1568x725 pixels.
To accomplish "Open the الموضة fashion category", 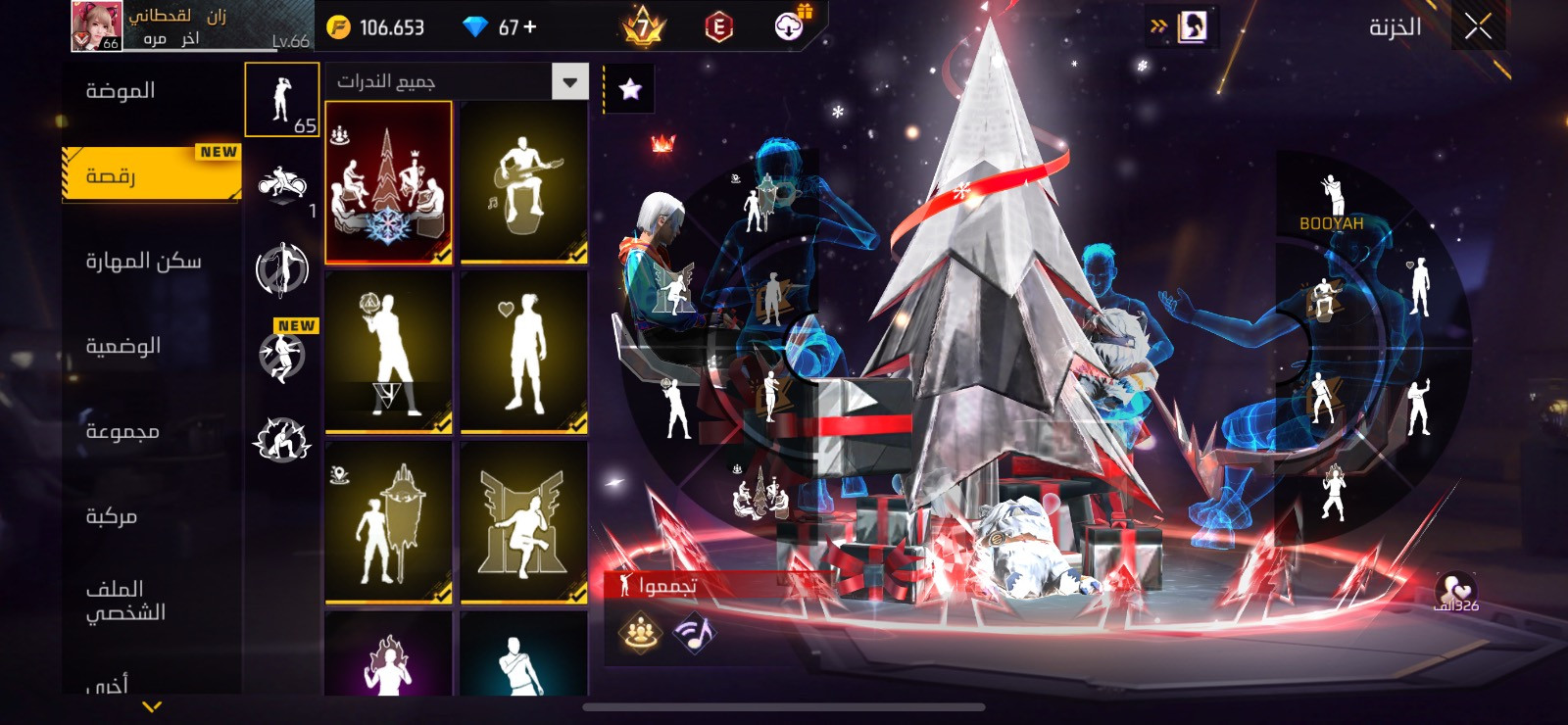I will click(121, 91).
